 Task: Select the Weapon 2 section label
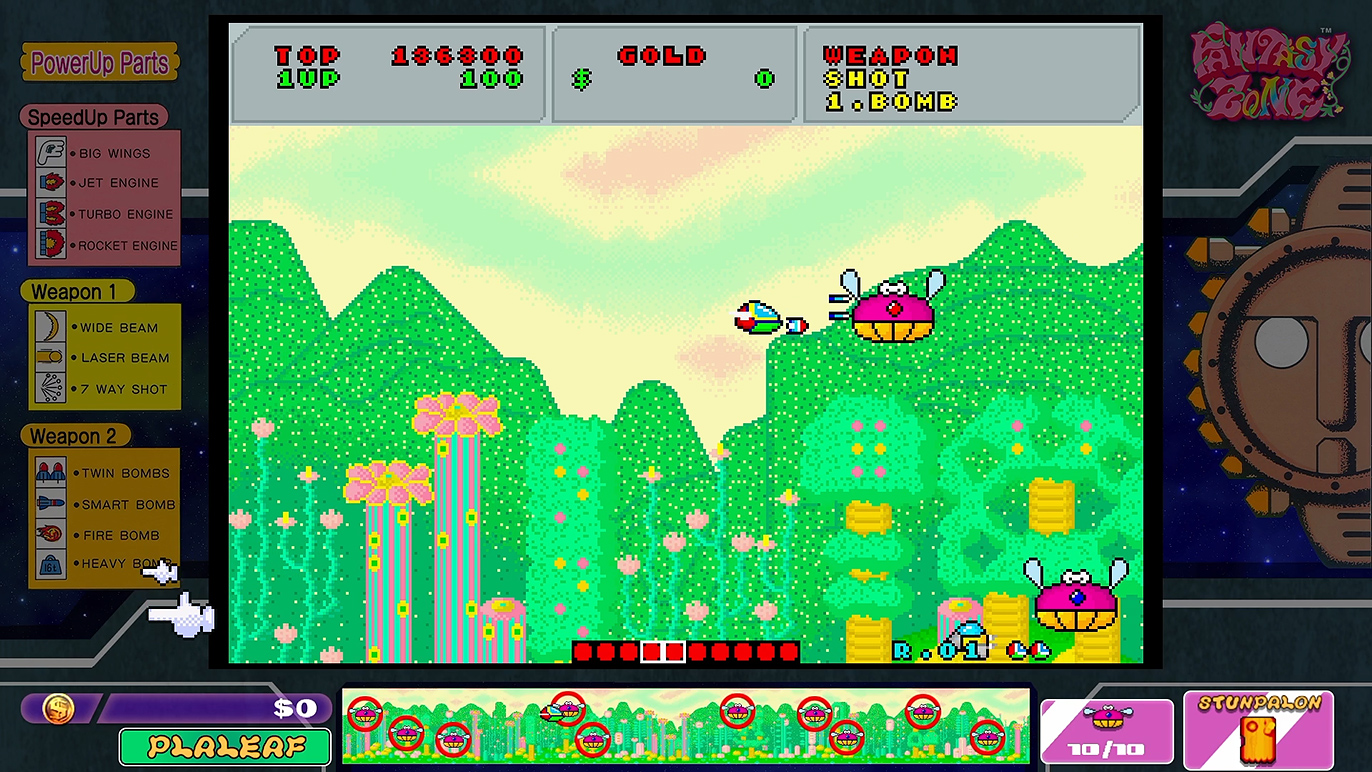click(x=73, y=436)
